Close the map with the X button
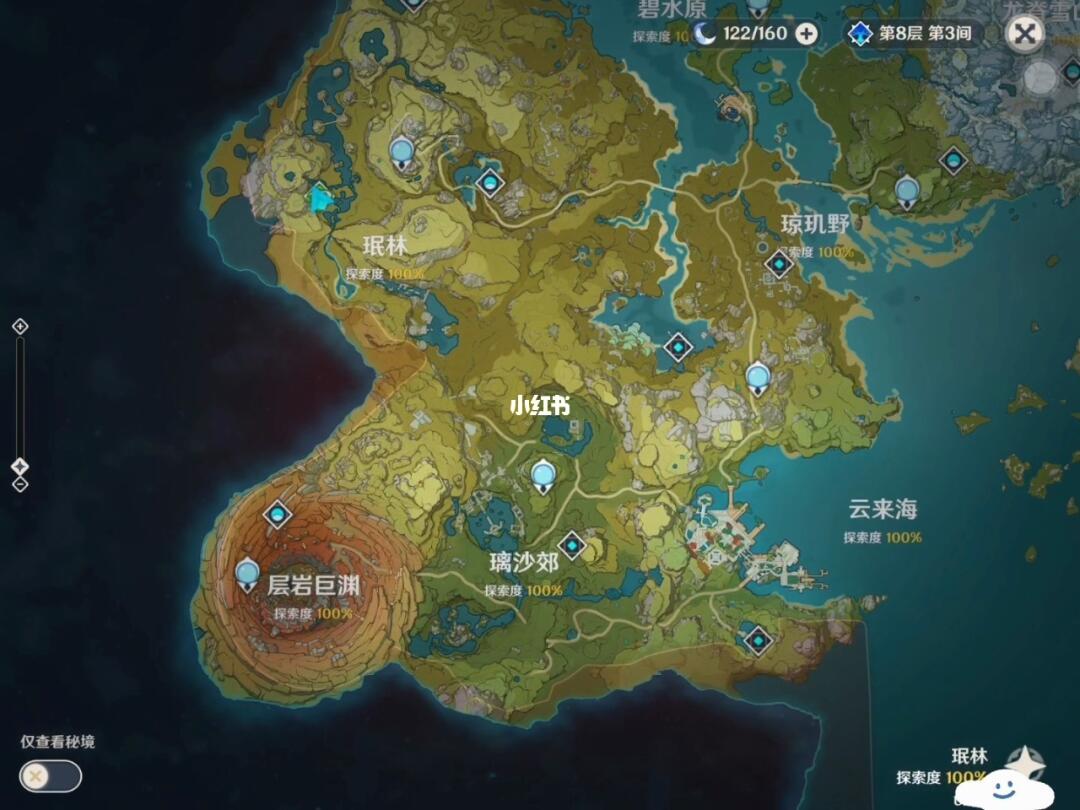This screenshot has width=1080, height=810. click(1024, 34)
